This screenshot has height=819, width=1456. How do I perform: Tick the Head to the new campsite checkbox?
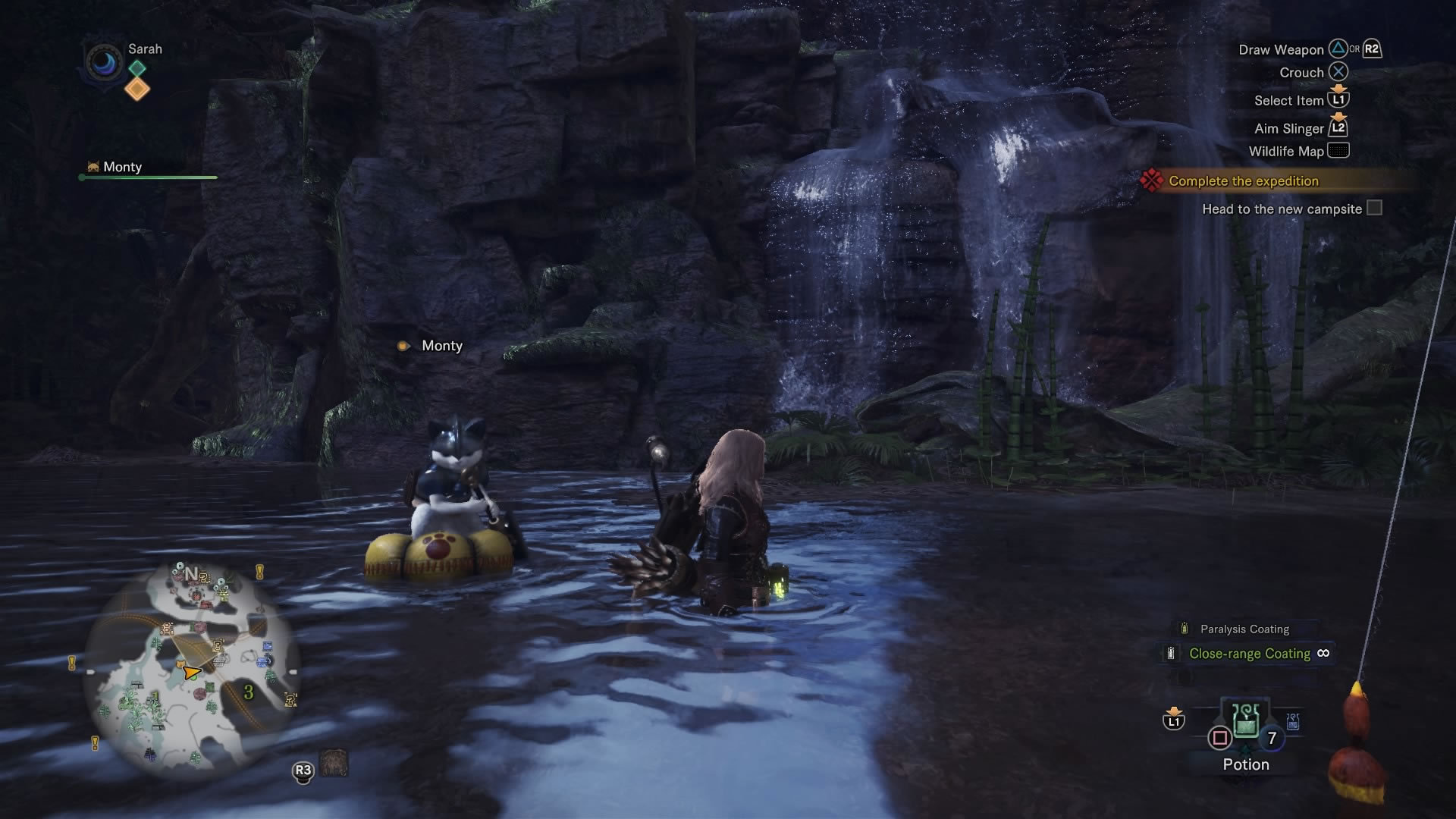(x=1374, y=209)
